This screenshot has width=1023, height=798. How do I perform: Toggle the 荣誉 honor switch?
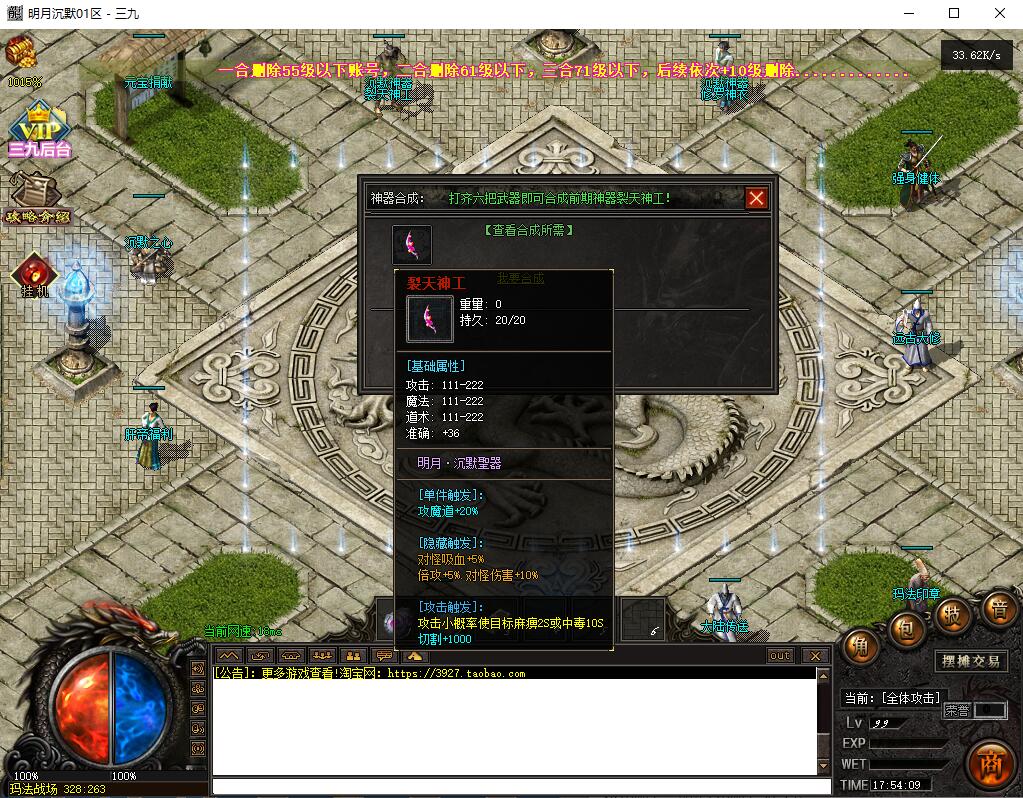point(974,710)
